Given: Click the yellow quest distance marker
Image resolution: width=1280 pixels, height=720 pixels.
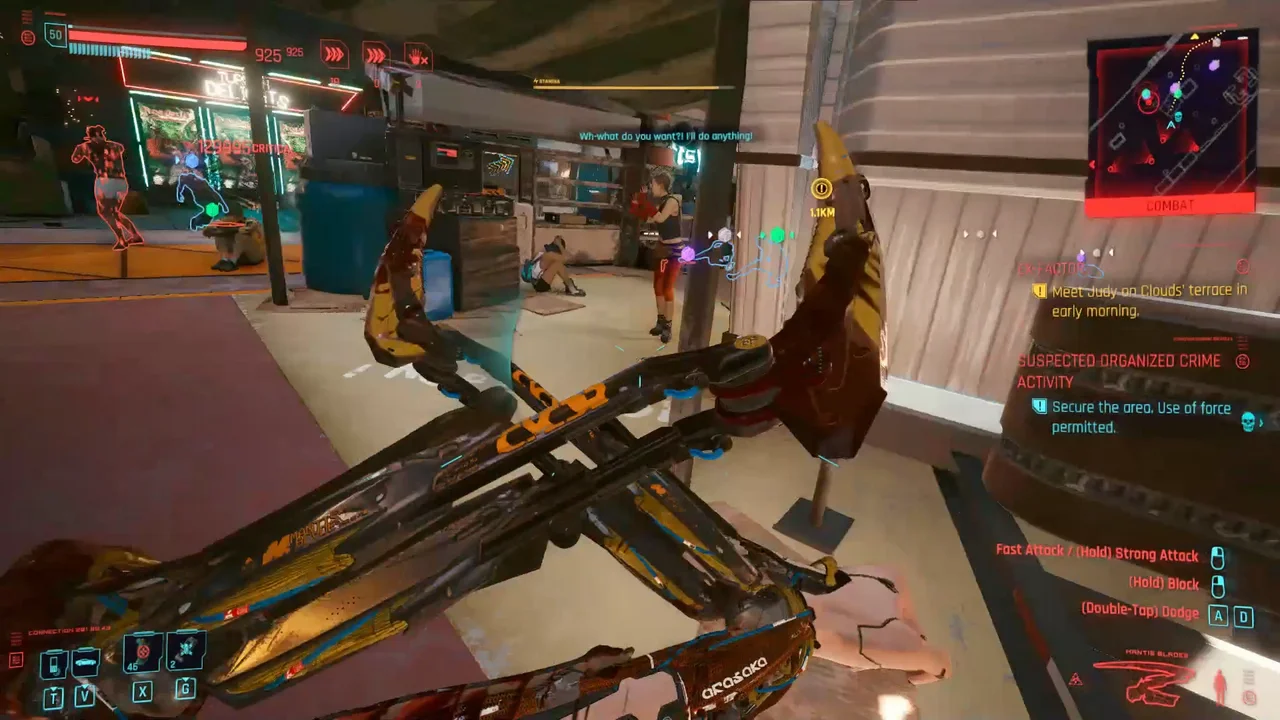Looking at the screenshot, I should [x=822, y=188].
